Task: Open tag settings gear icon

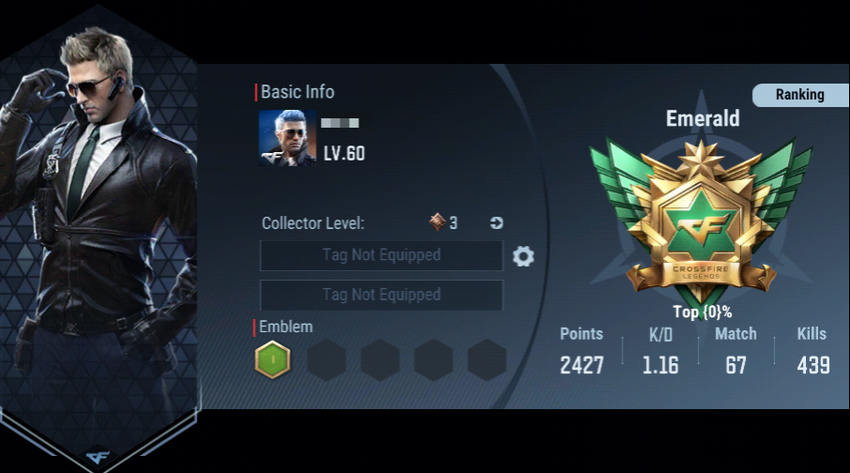Action: tap(523, 257)
